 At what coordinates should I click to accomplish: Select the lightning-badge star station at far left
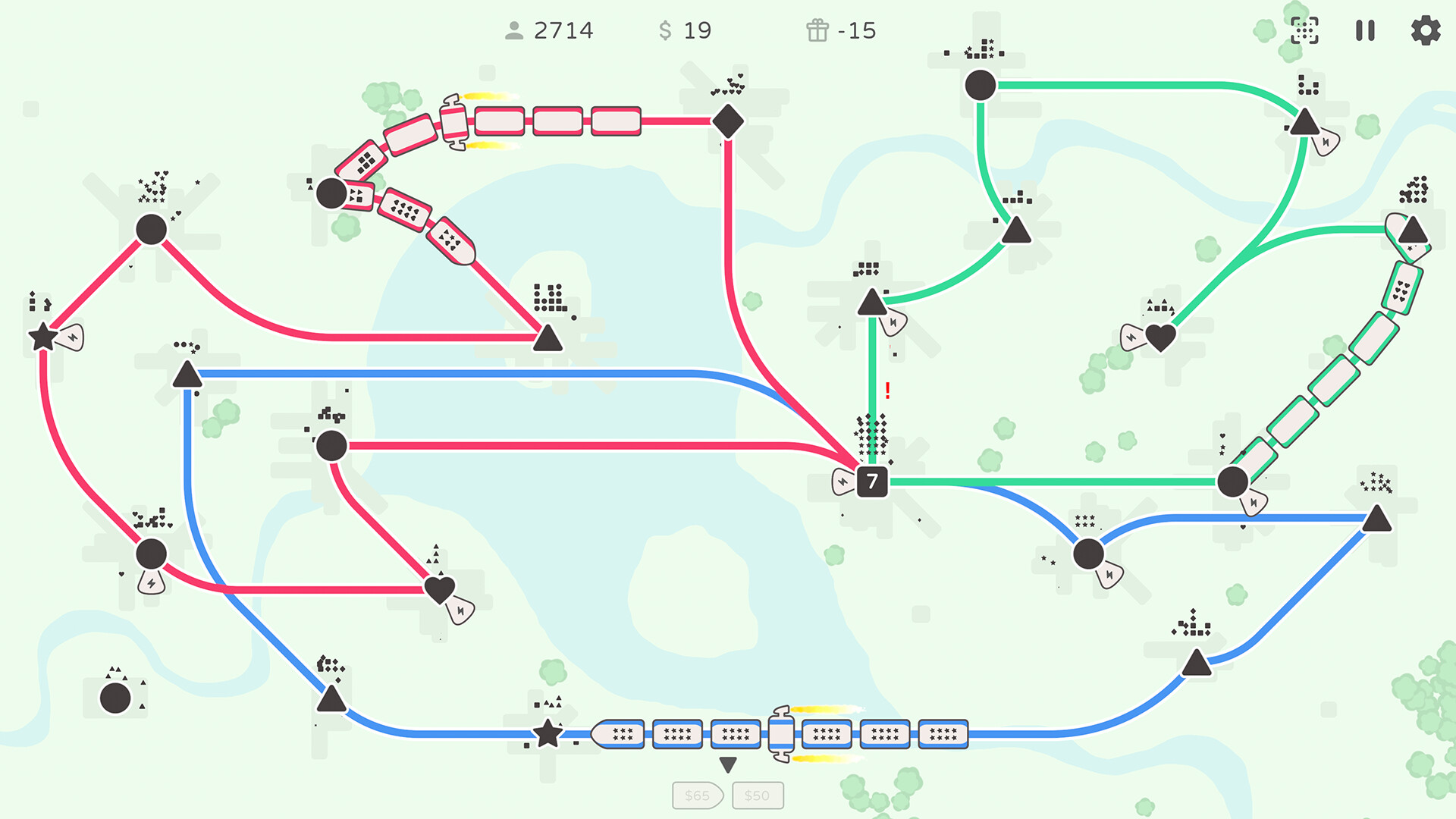click(x=43, y=337)
